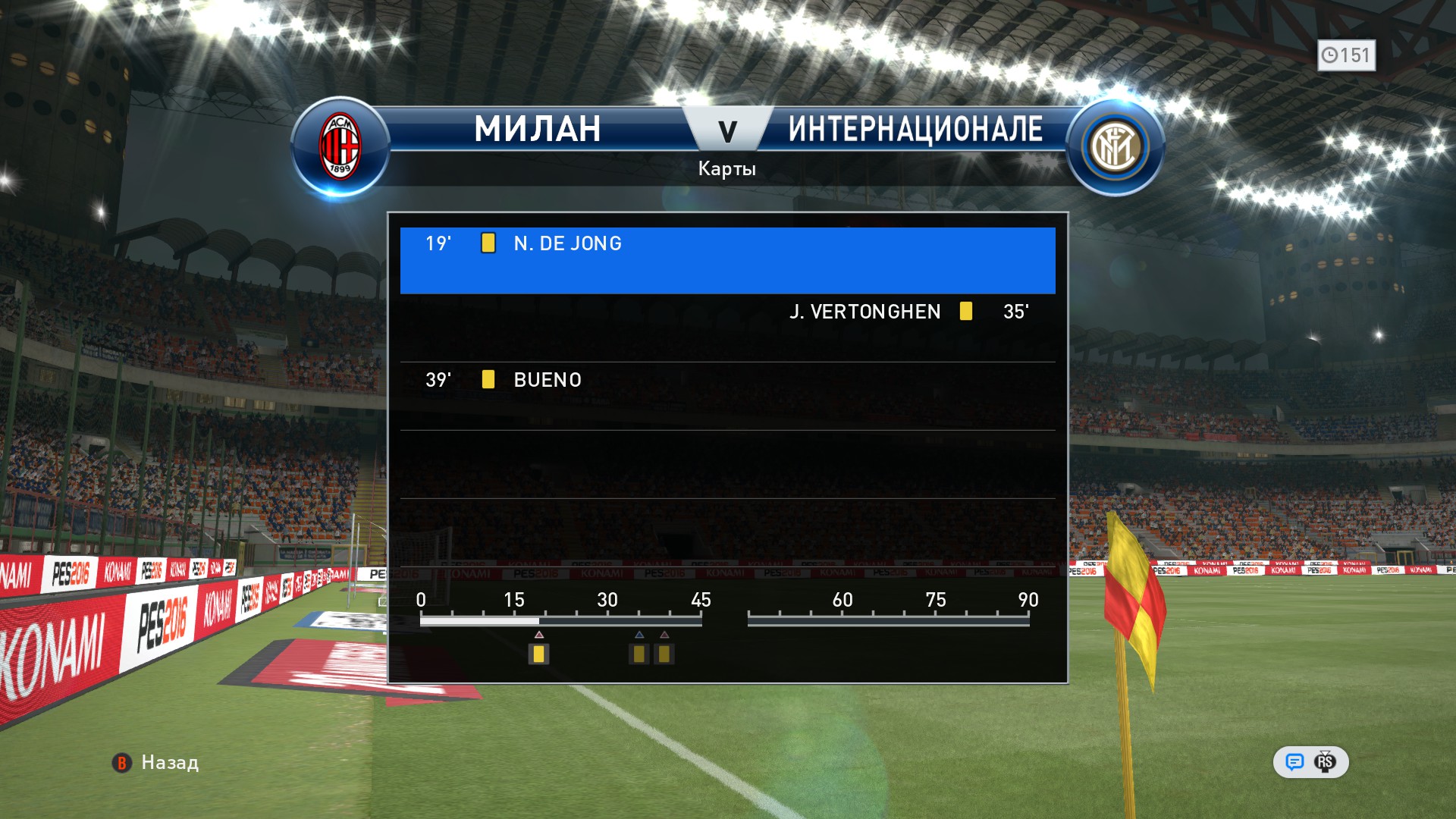
Task: Click the 19-minute yellow card timeline marker
Action: (x=538, y=654)
